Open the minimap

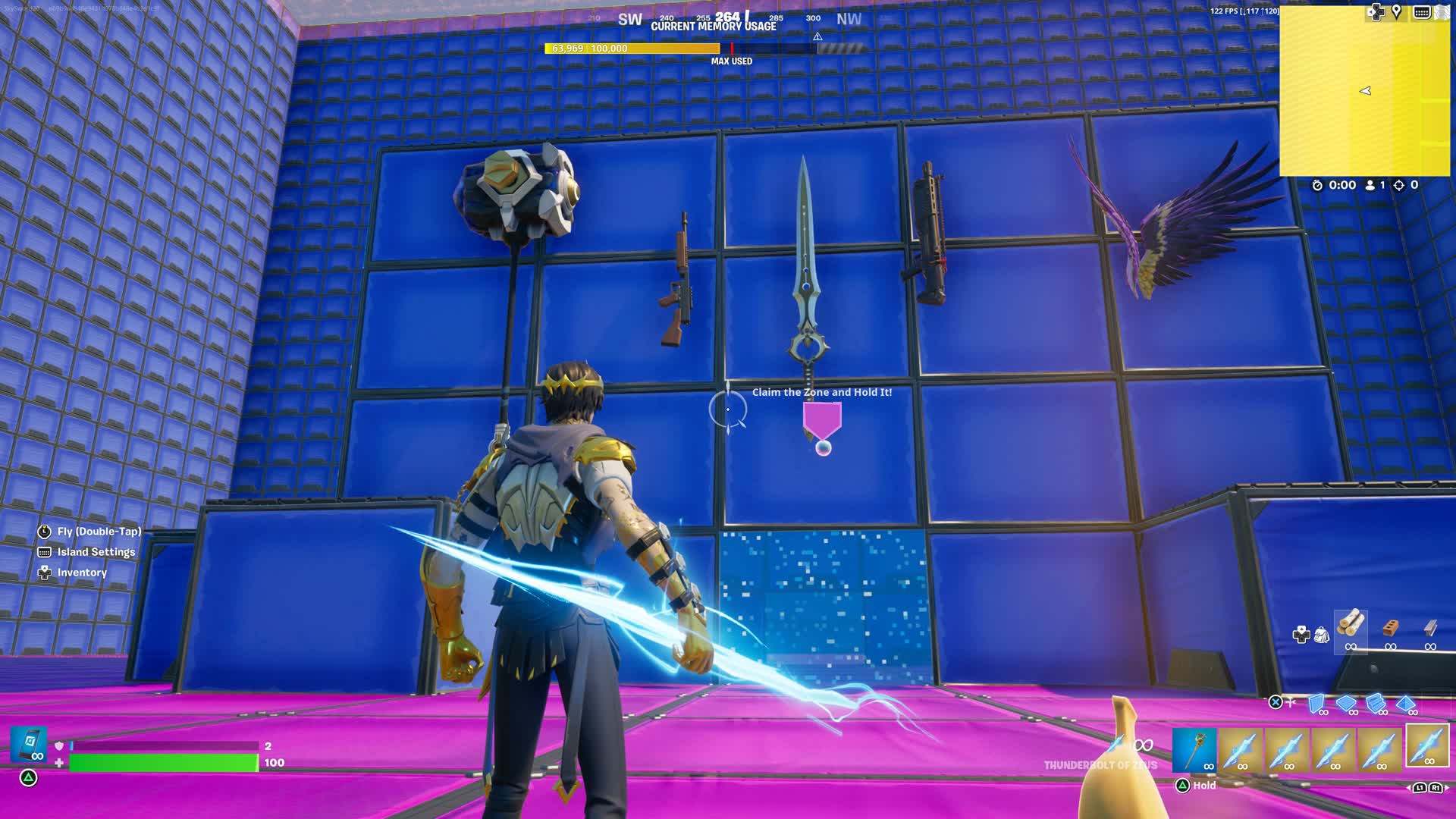click(1364, 91)
